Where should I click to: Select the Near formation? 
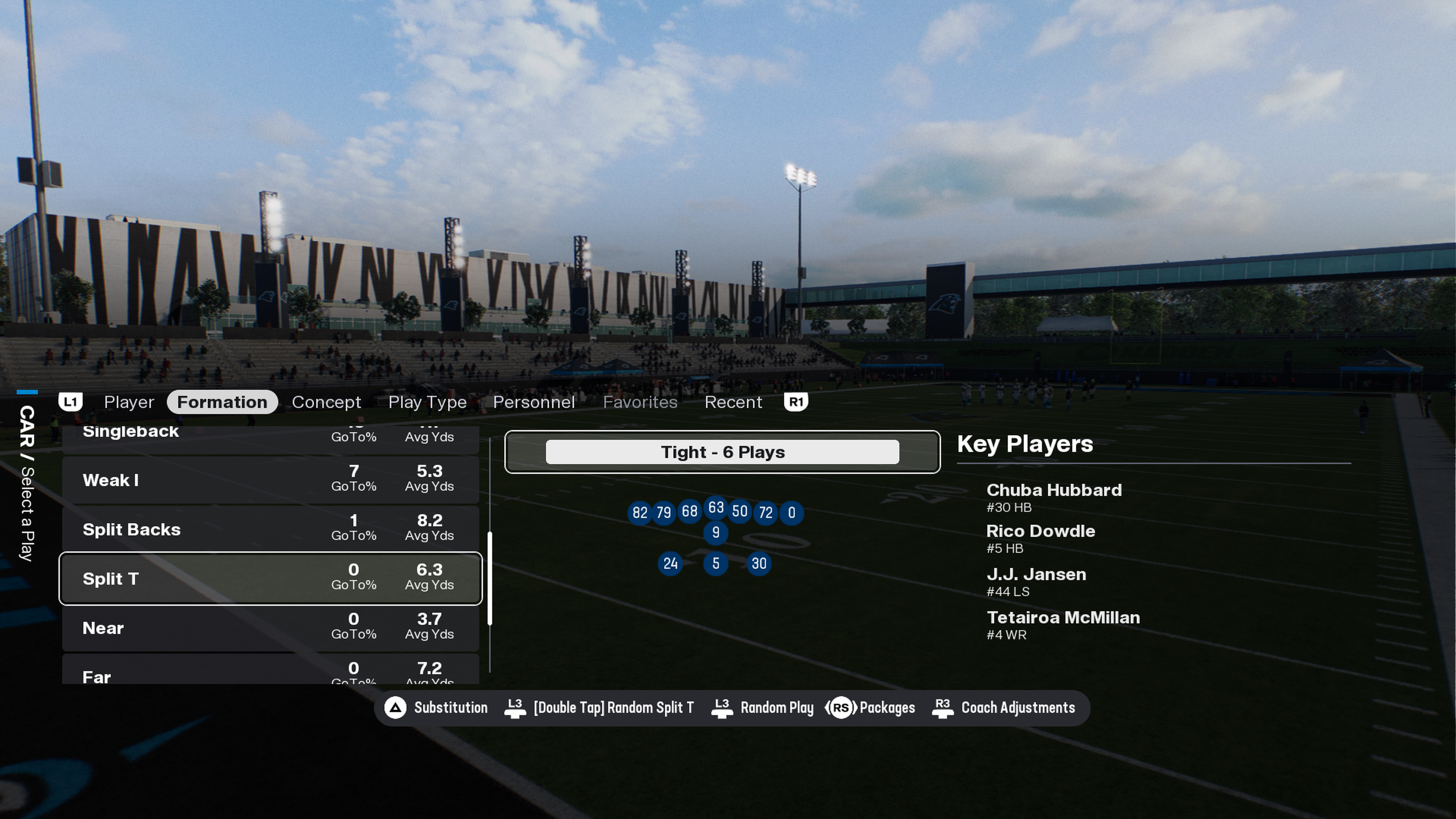(x=270, y=628)
